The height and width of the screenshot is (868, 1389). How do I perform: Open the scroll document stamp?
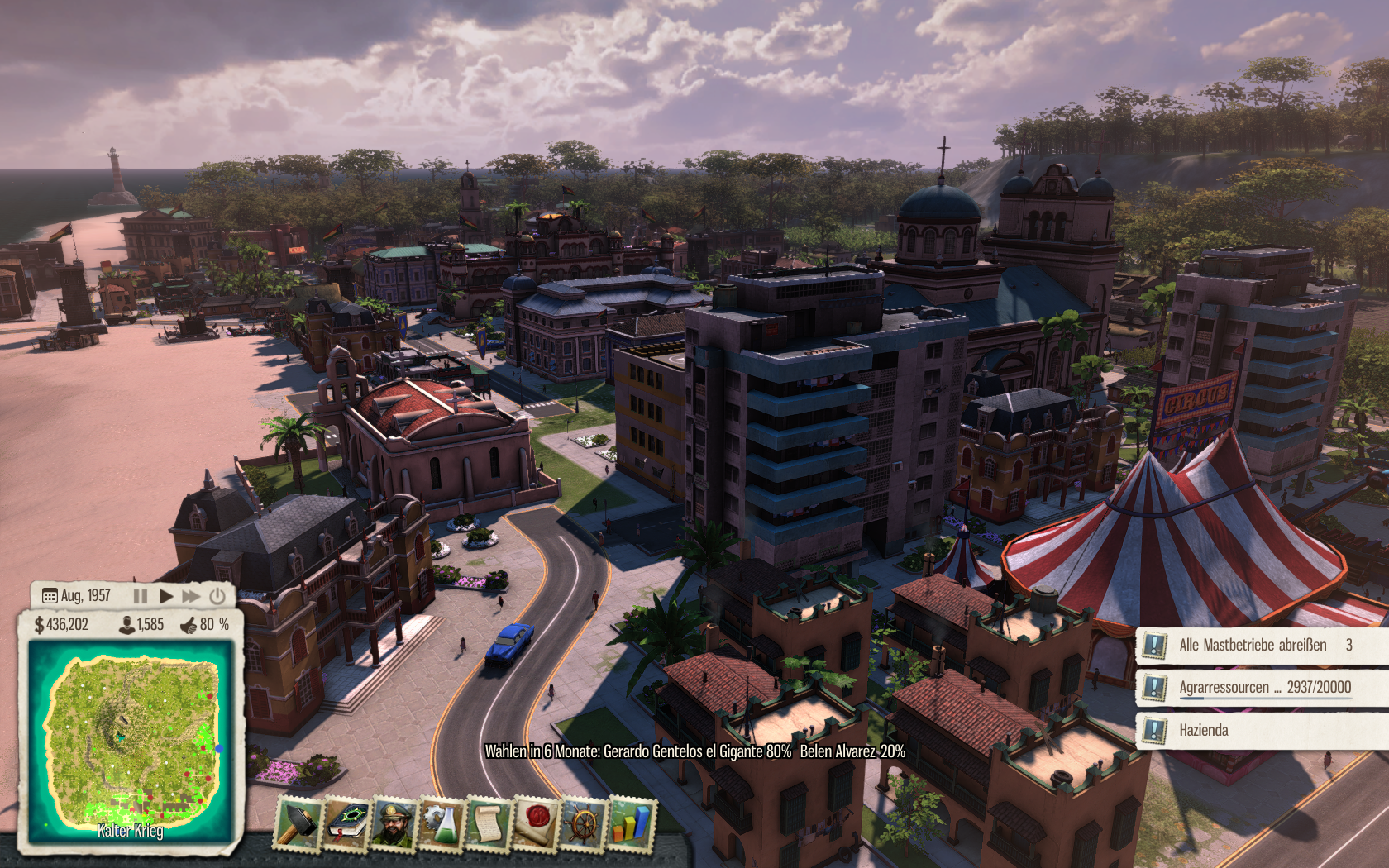pyautogui.click(x=489, y=823)
